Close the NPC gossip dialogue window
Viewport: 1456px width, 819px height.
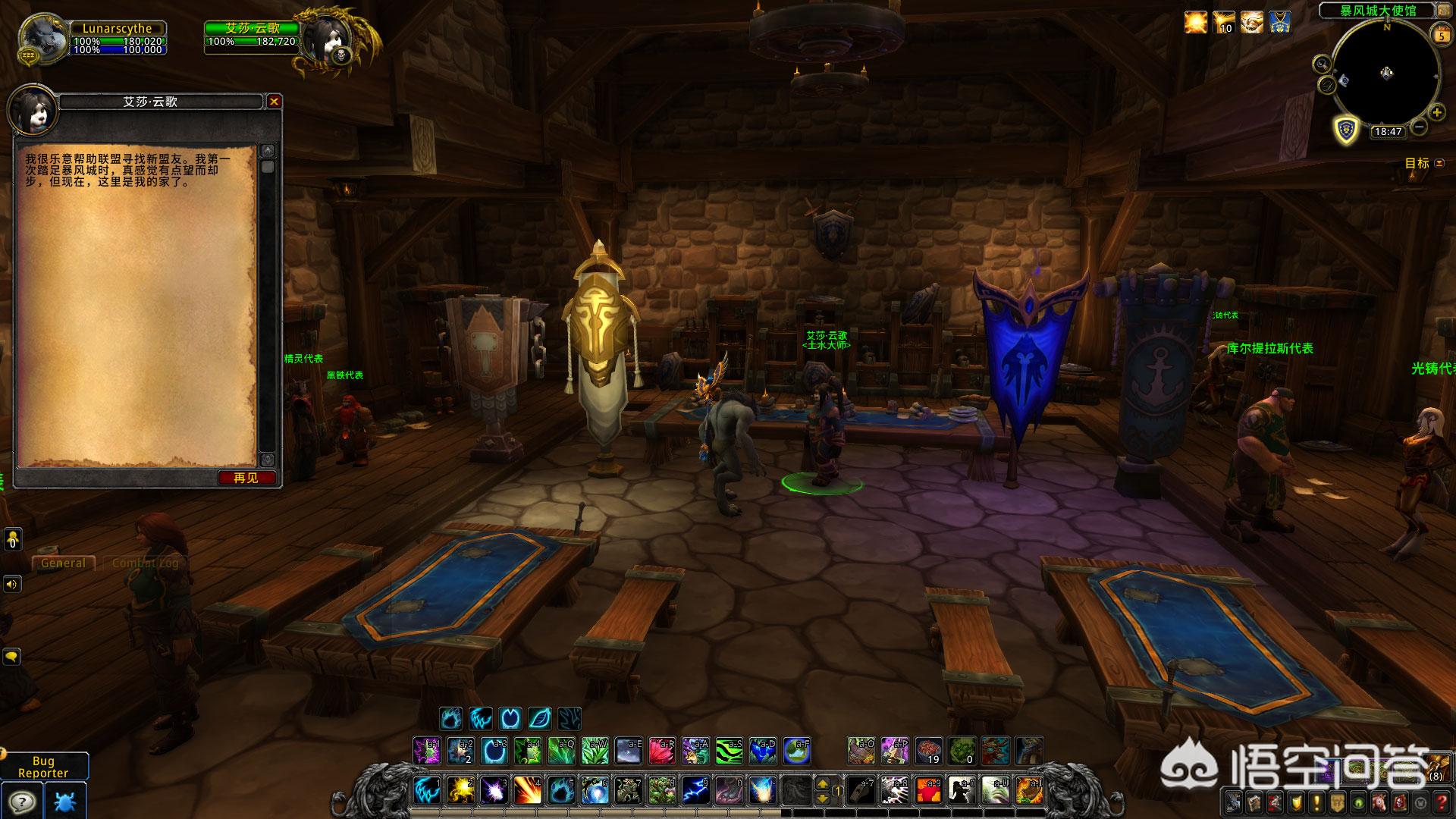275,102
